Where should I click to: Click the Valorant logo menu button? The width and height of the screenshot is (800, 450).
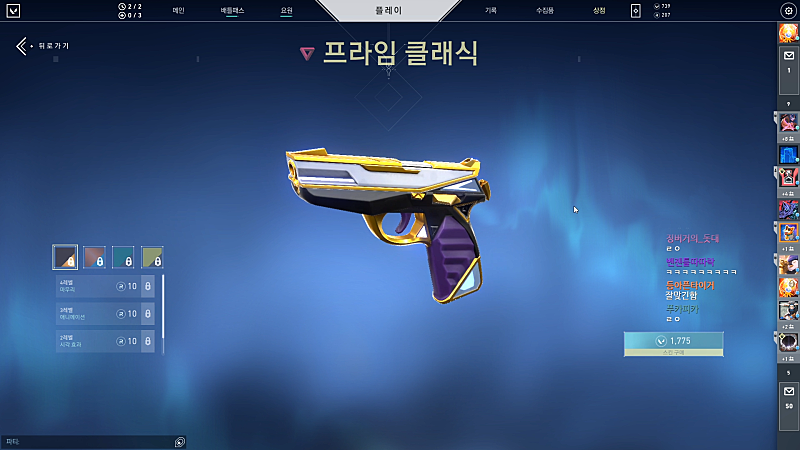coord(14,10)
